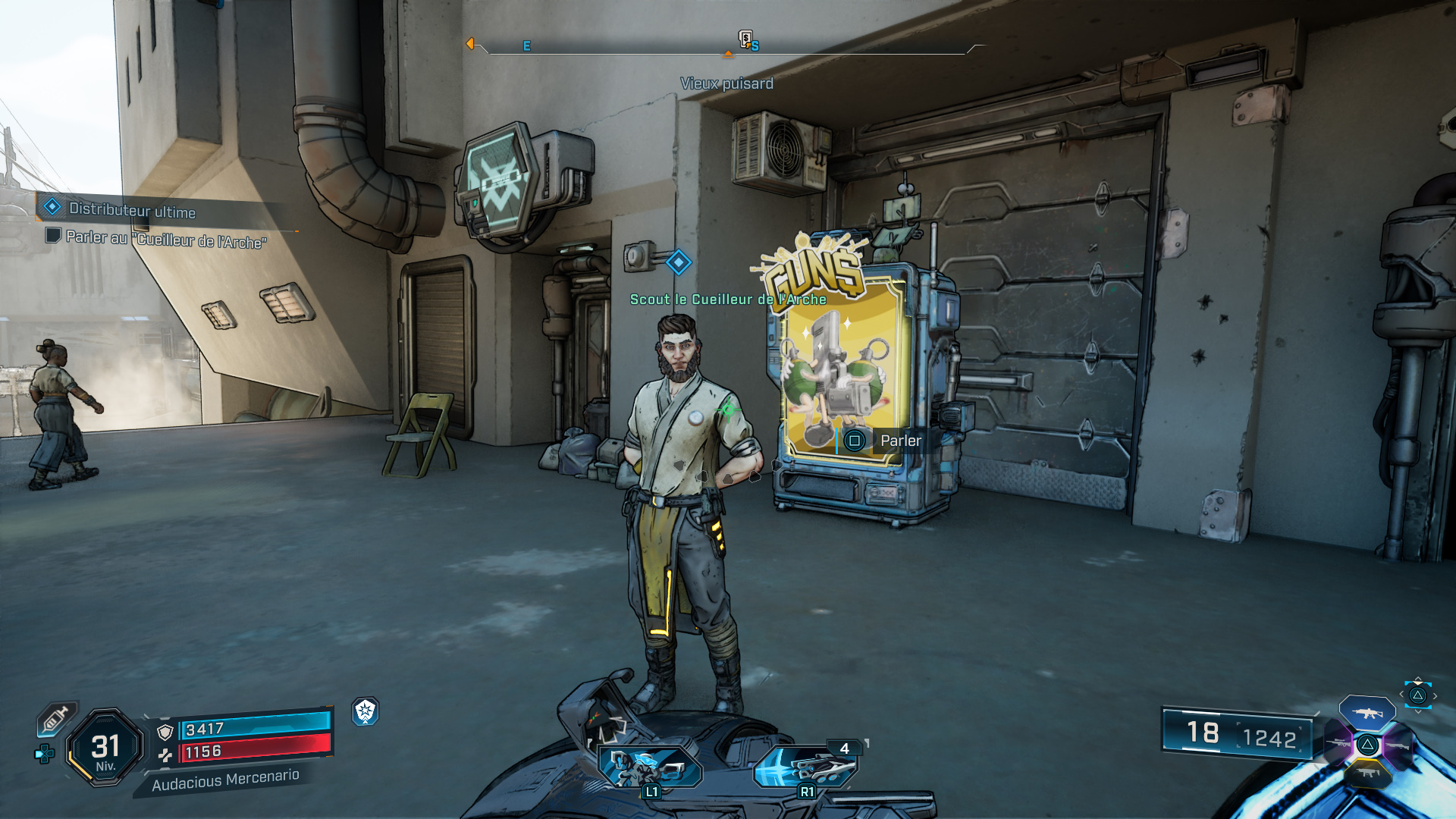Viewport: 1456px width, 819px height.
Task: Select the yellow-highlighted SMG weapon slot
Action: click(x=1369, y=773)
